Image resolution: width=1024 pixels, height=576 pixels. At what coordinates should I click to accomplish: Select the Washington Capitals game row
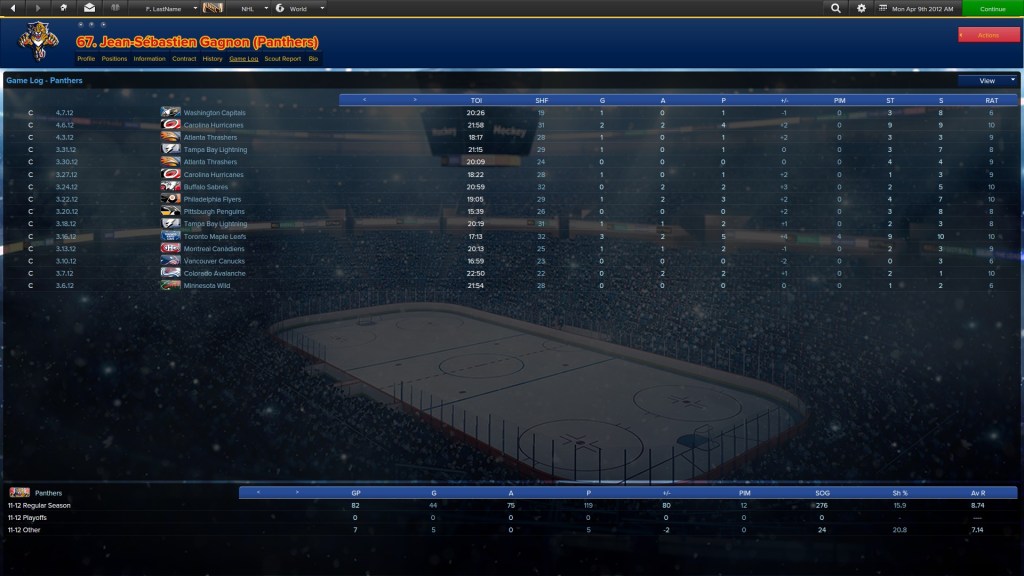(x=214, y=113)
